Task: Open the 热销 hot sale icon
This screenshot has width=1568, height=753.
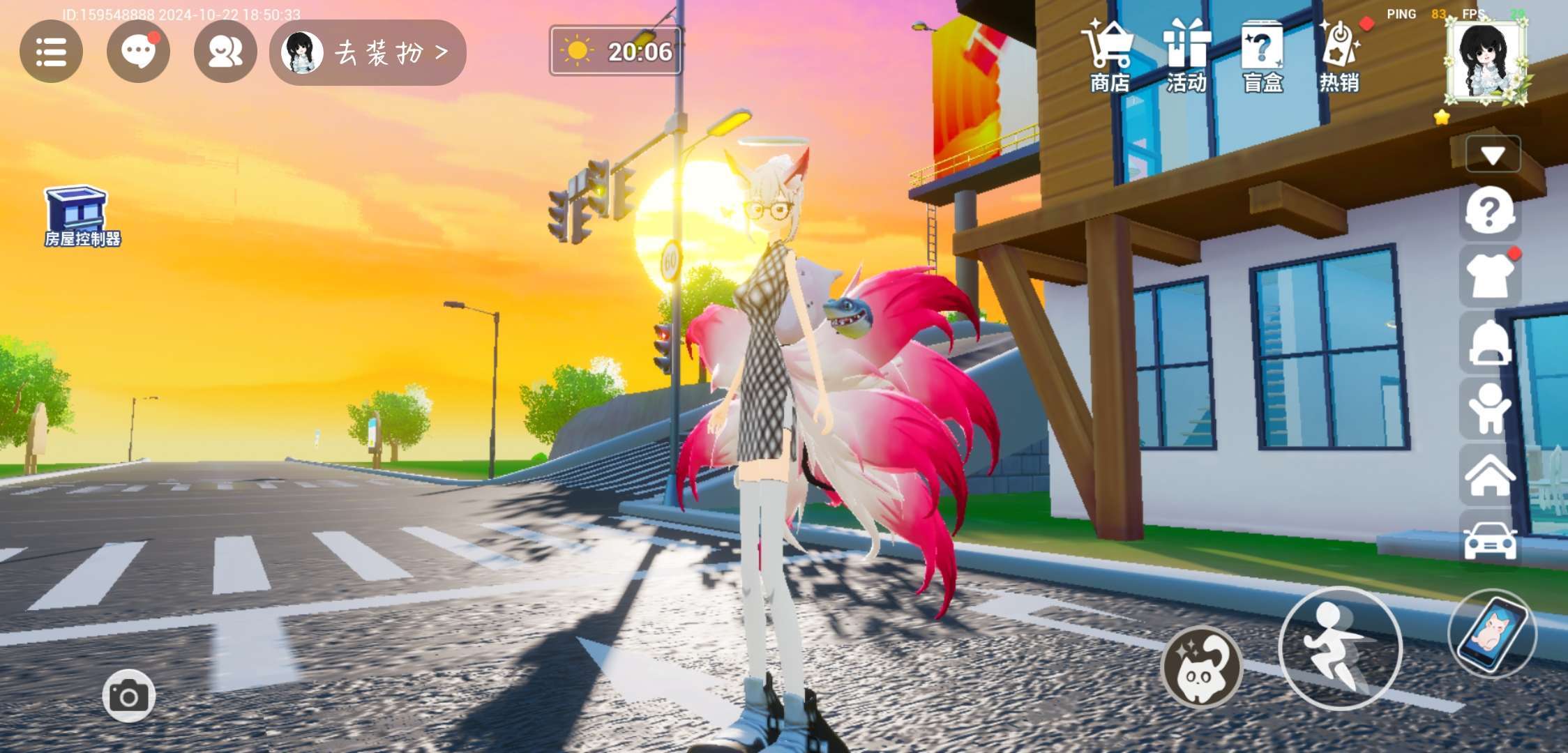Action: [x=1339, y=56]
